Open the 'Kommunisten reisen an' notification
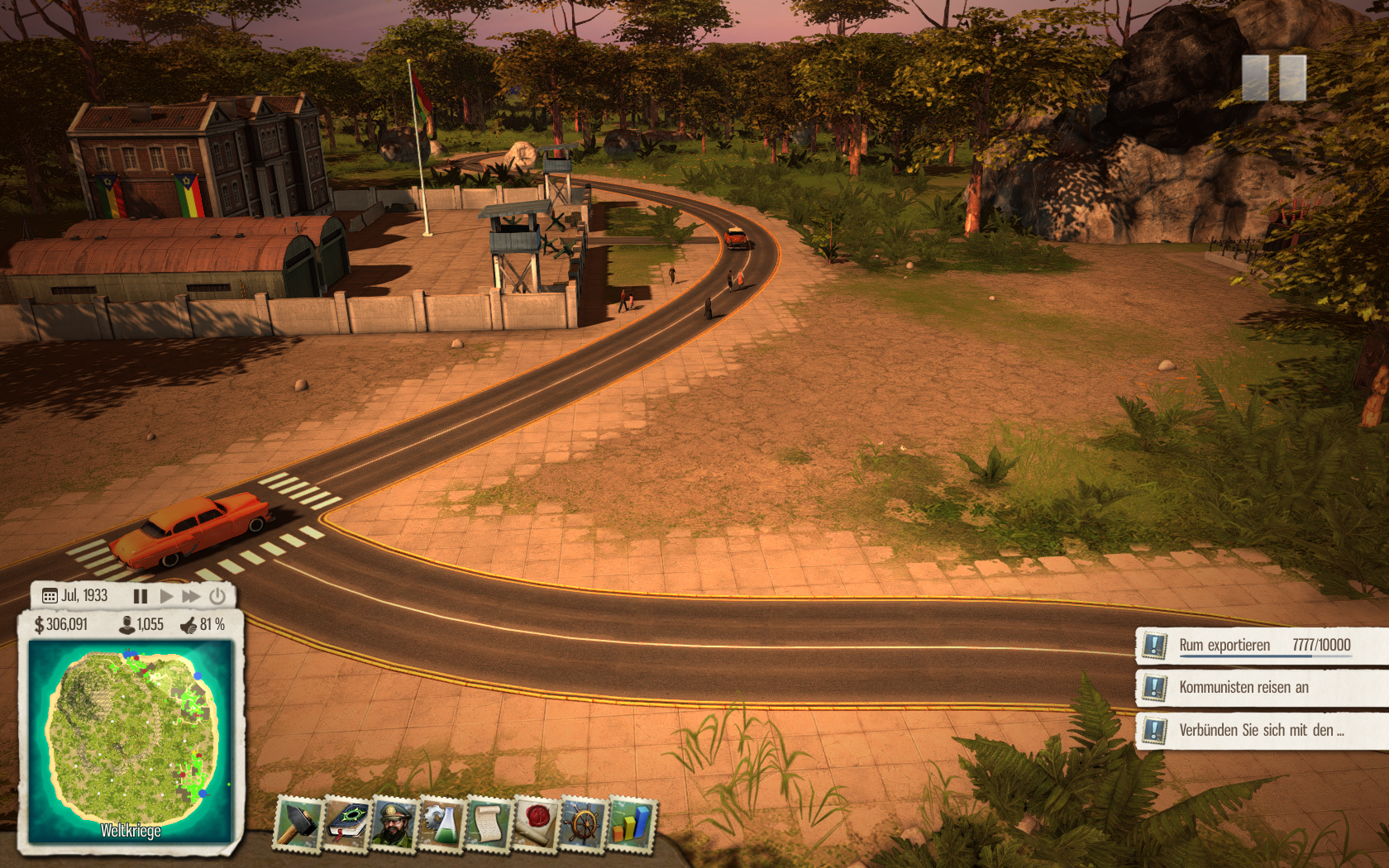This screenshot has width=1389, height=868. (x=1263, y=688)
